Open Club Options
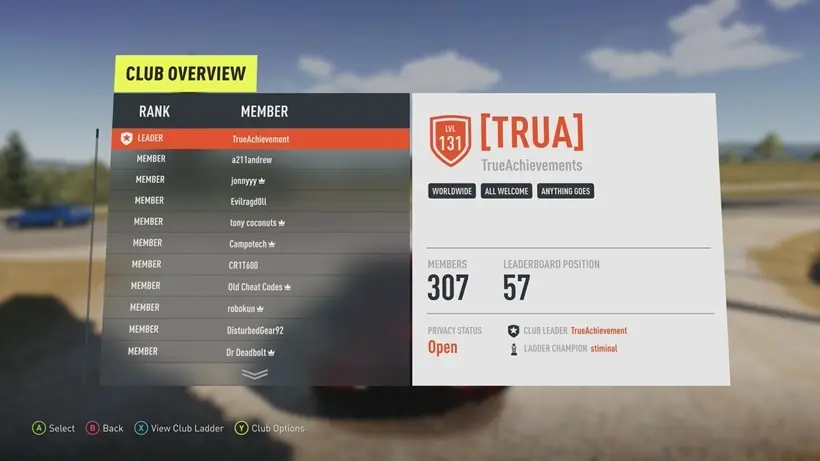This screenshot has height=461, width=820. click(x=270, y=428)
